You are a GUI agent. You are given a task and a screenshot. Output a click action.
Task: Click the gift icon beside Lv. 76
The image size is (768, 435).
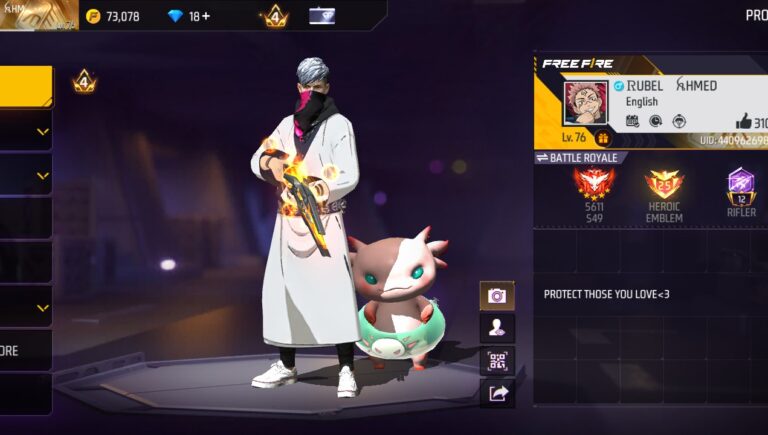pos(603,138)
